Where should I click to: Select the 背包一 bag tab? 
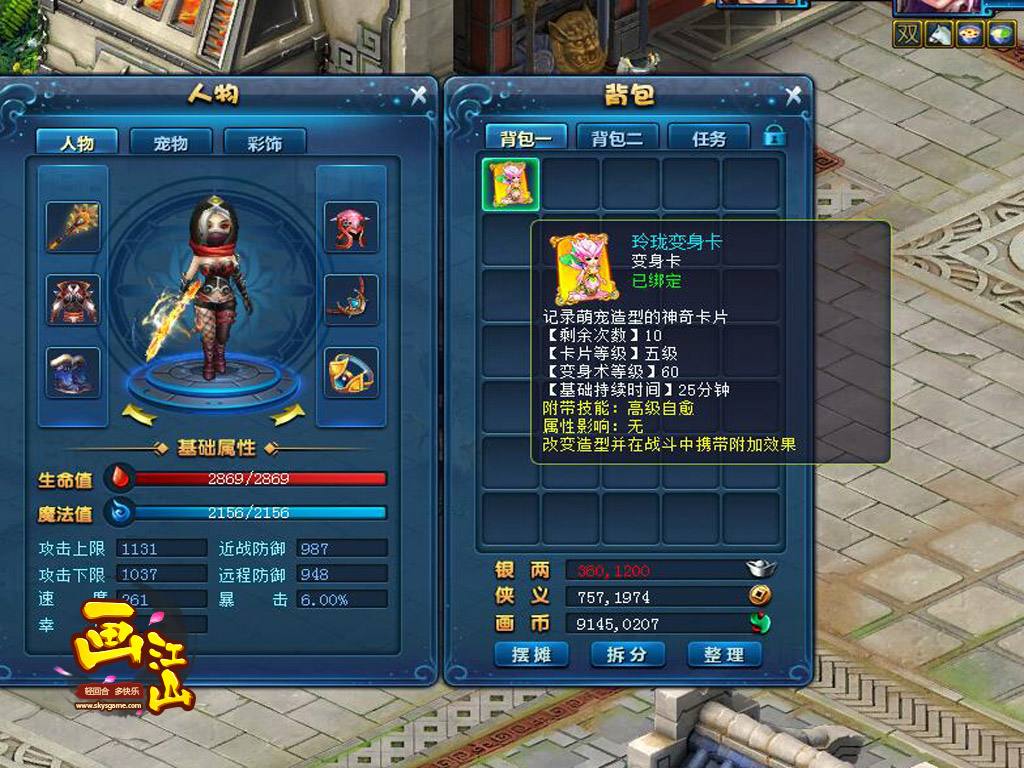click(526, 139)
